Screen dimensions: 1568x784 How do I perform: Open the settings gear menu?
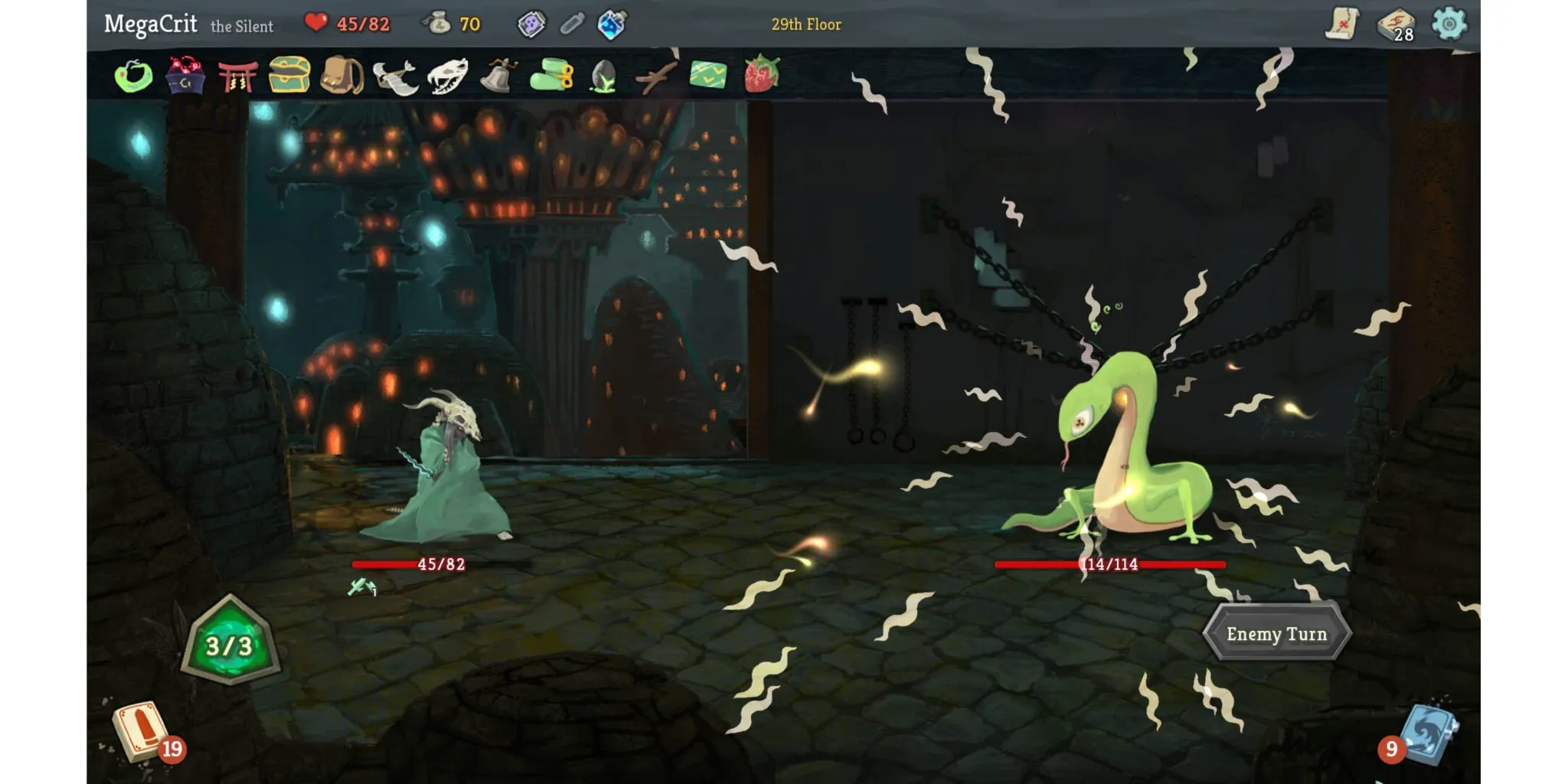click(x=1449, y=24)
